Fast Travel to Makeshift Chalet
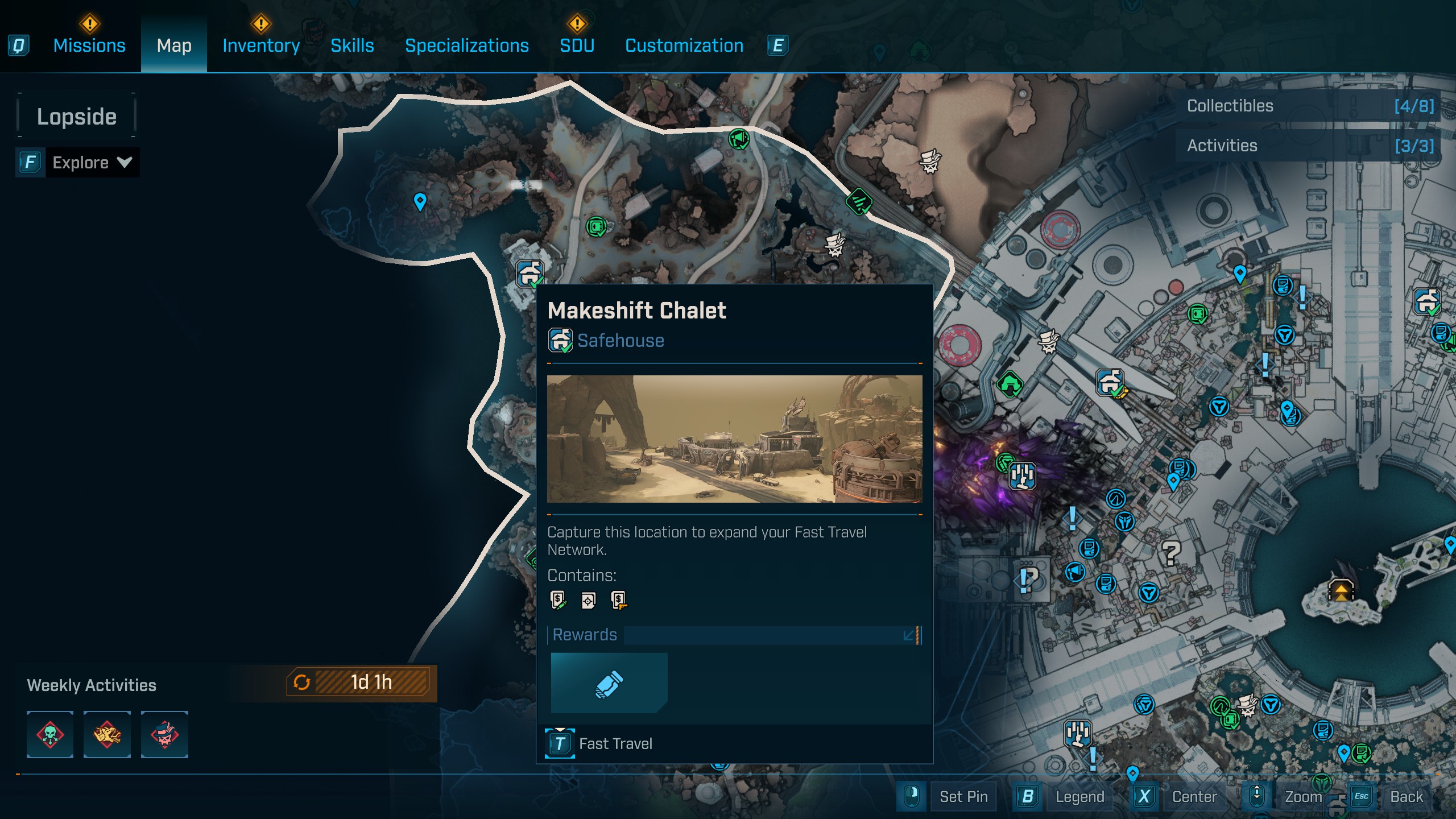 615,743
